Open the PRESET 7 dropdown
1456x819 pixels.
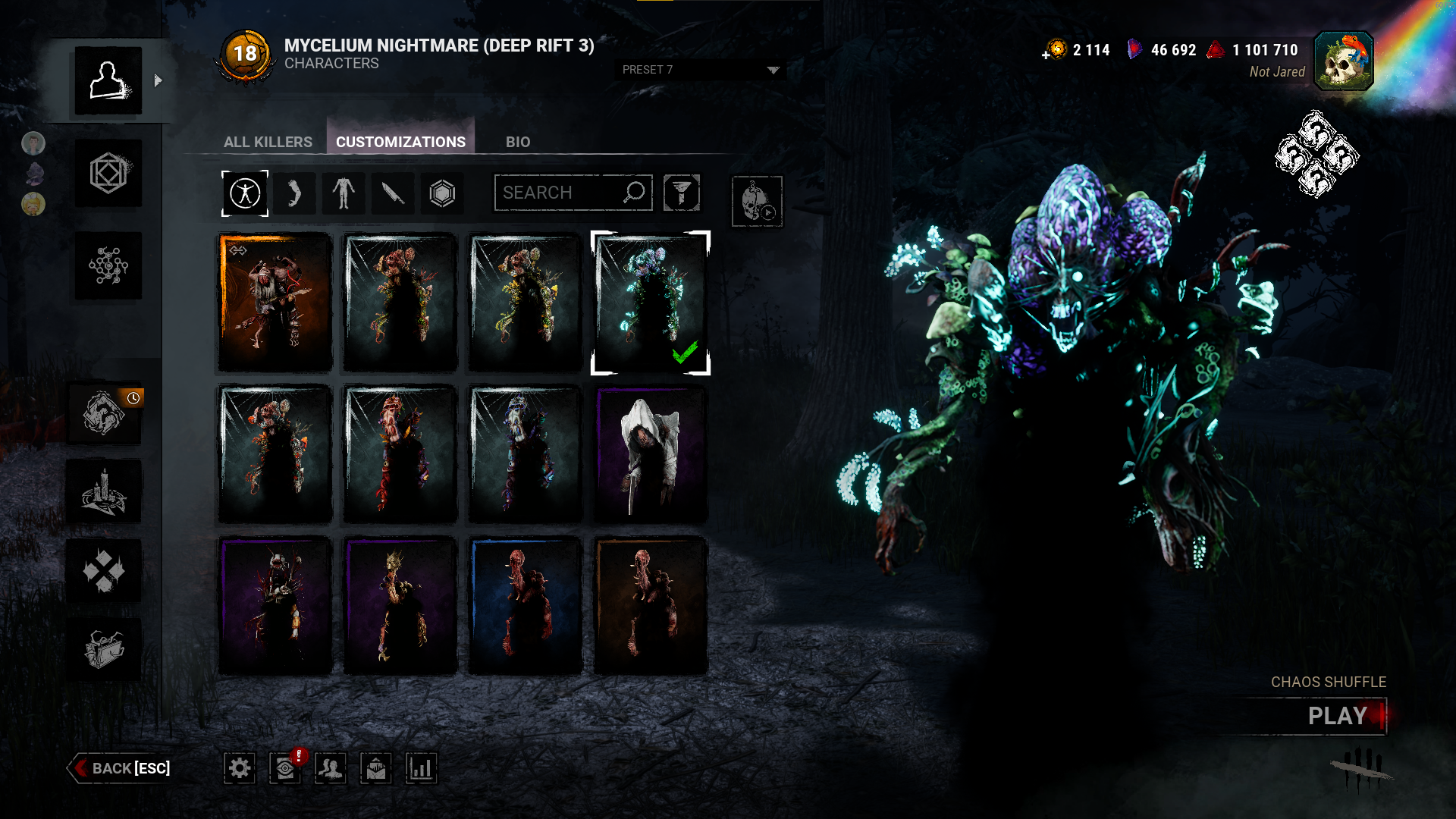[700, 70]
